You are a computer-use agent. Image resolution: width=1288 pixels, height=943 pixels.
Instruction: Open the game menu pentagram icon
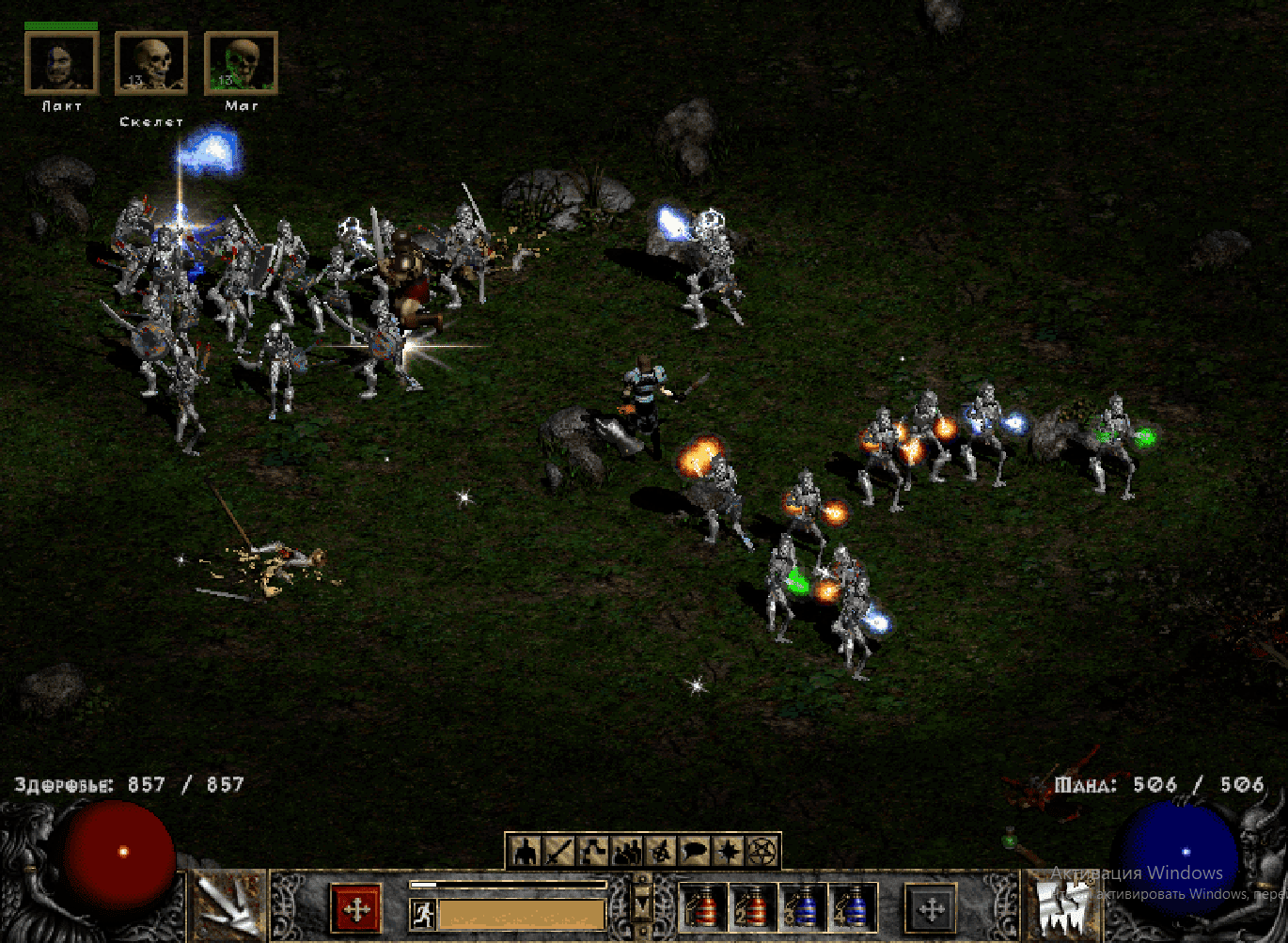[x=762, y=852]
